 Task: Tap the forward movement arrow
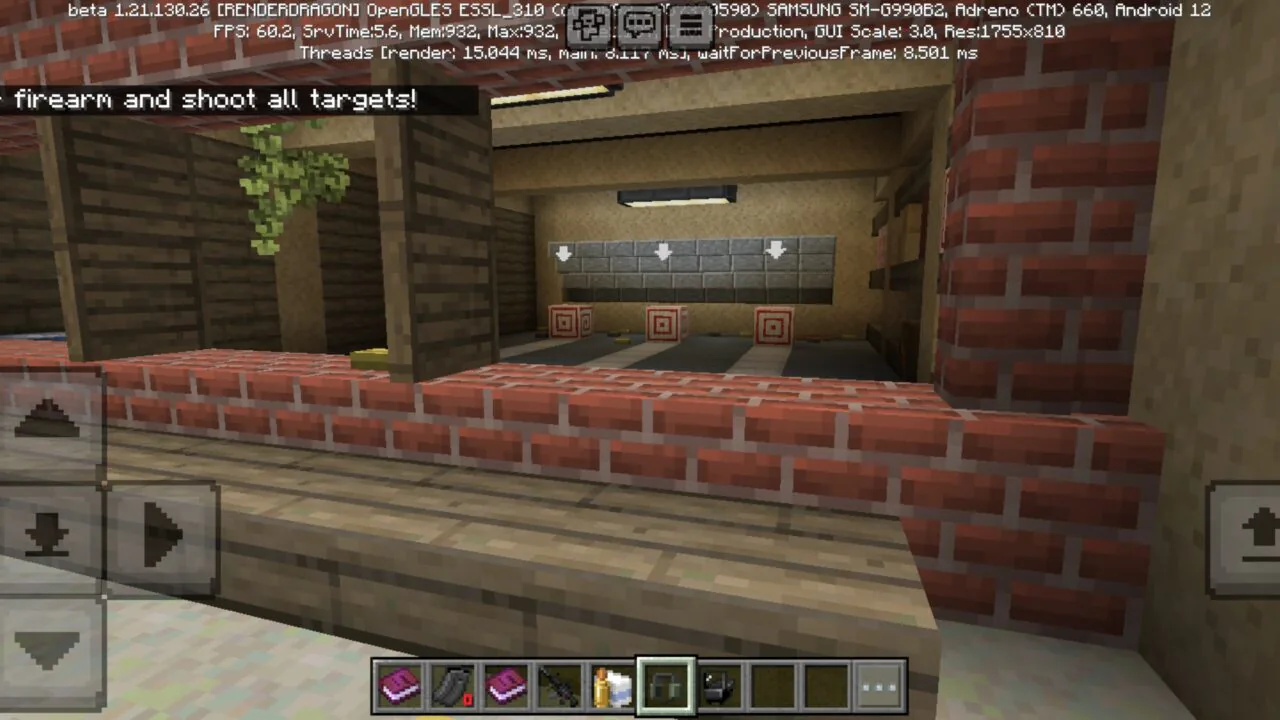tap(50, 420)
